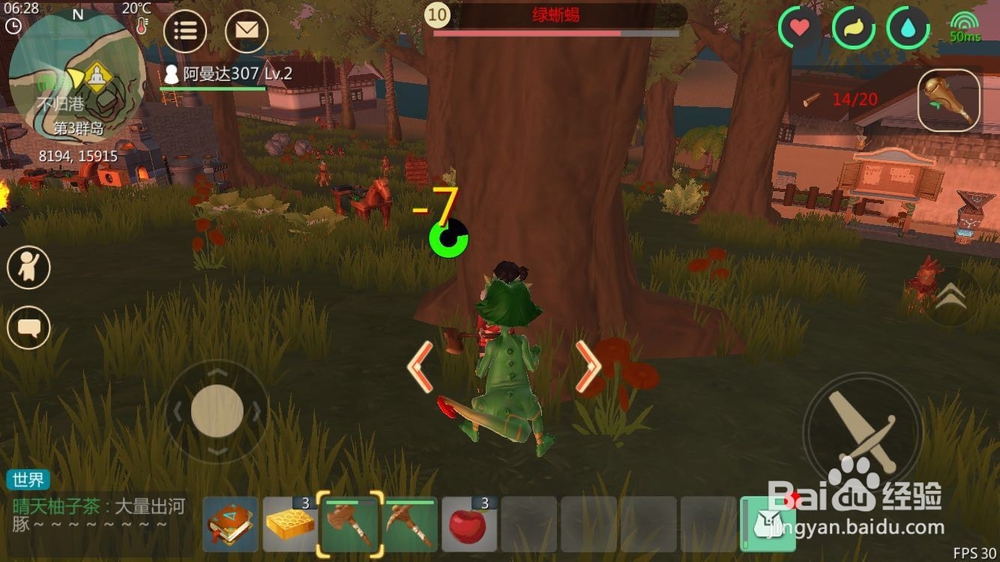Tap the sword attack button
The height and width of the screenshot is (562, 1000).
coord(862,432)
